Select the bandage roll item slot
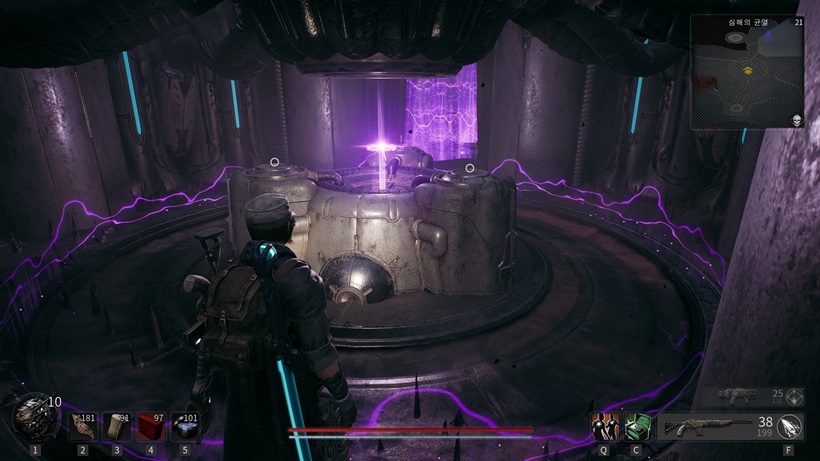The height and width of the screenshot is (461, 820). tap(117, 426)
